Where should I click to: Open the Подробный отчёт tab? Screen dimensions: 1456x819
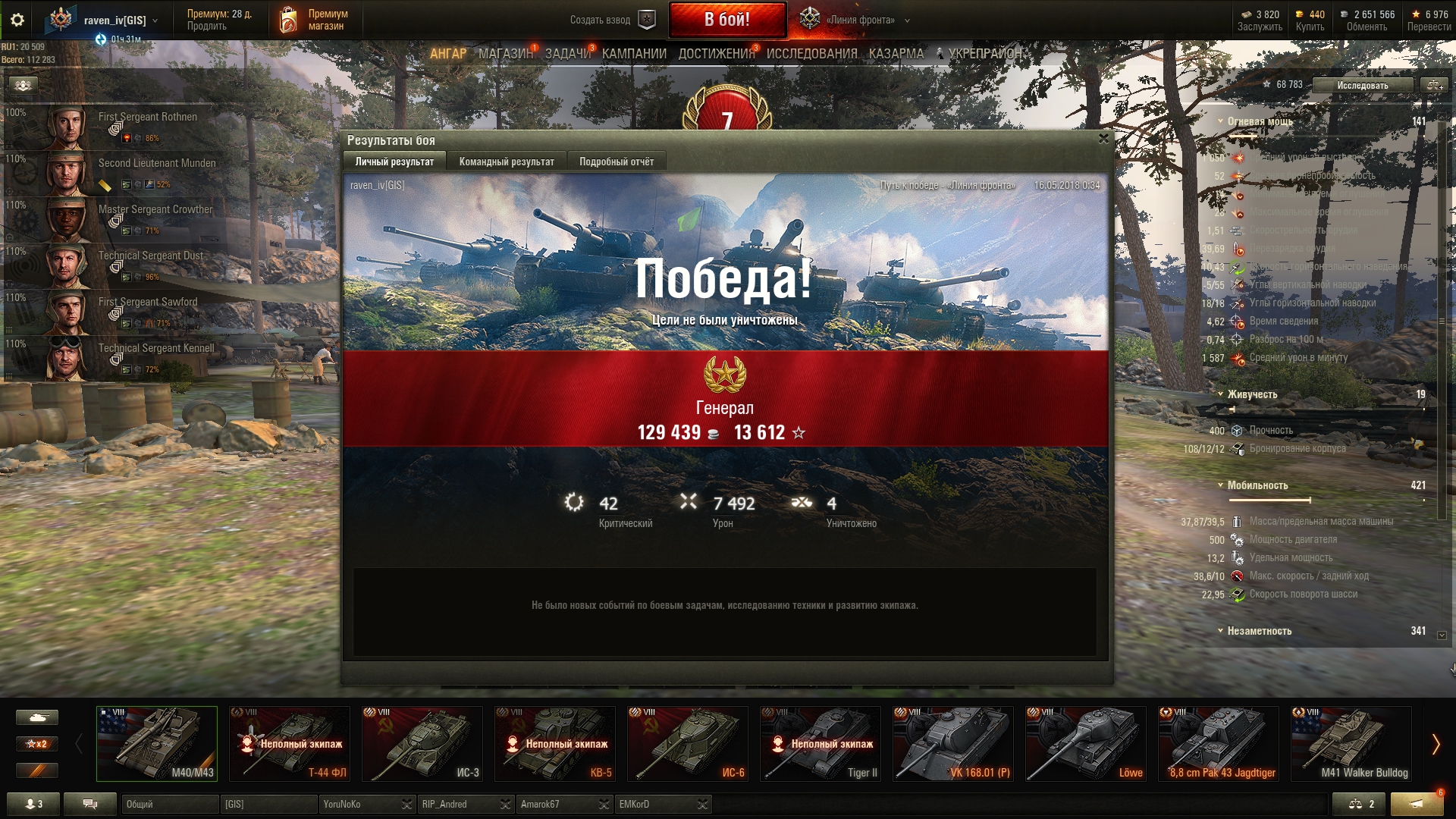pos(616,162)
